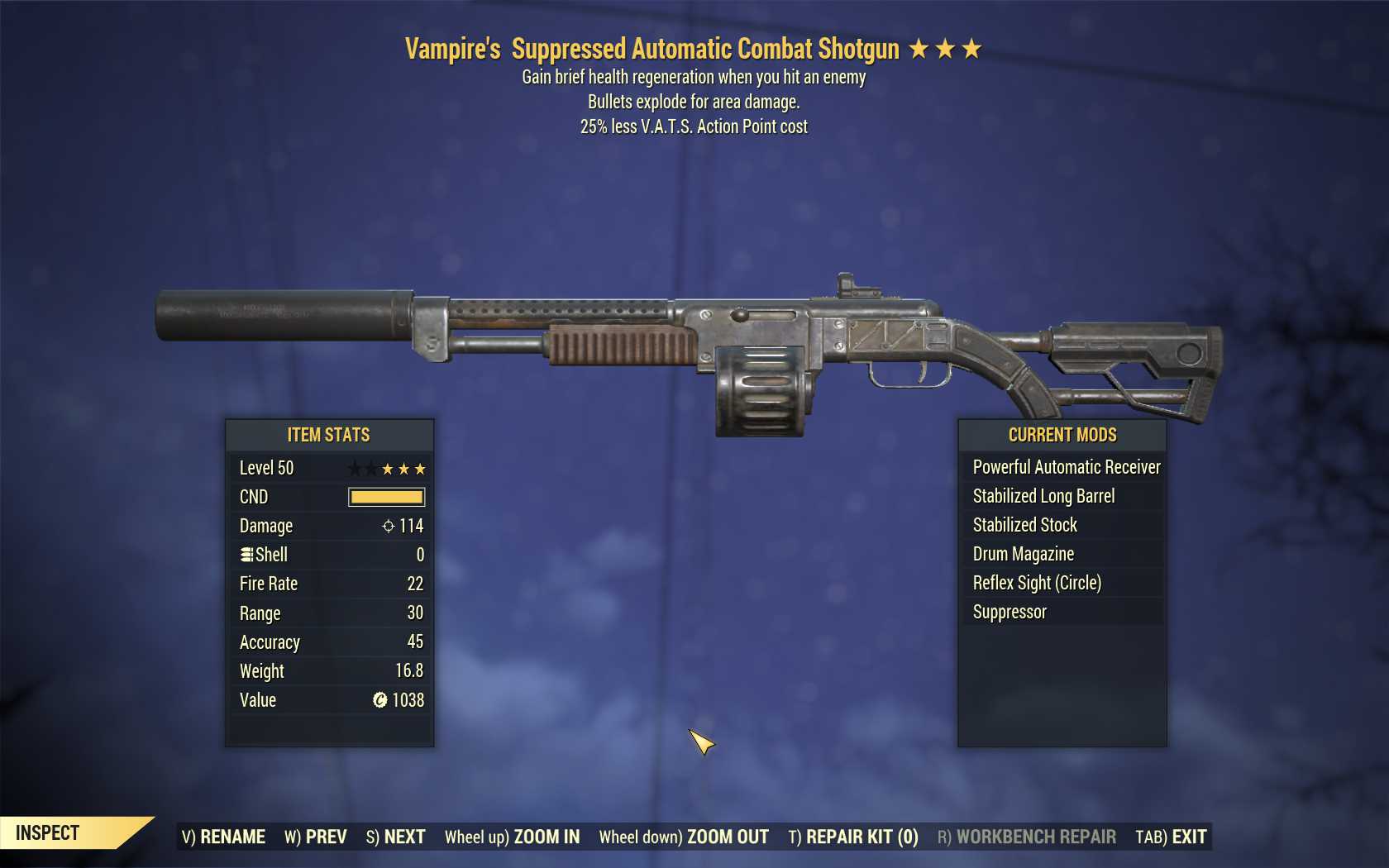Exit the inspect screen
The image size is (1389, 868).
pyautogui.click(x=1171, y=837)
